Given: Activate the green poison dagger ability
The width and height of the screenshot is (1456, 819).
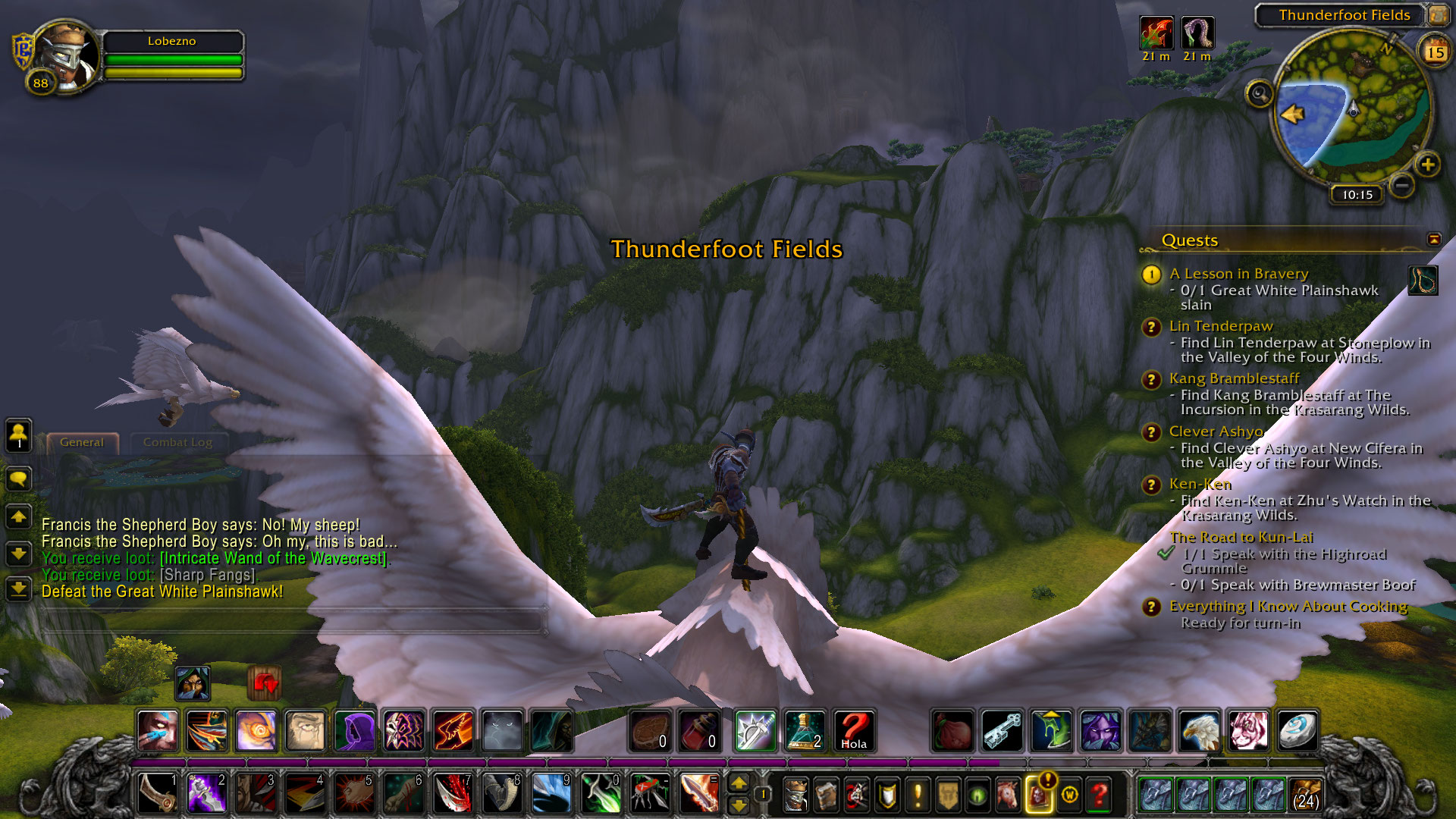Looking at the screenshot, I should pos(601,794).
